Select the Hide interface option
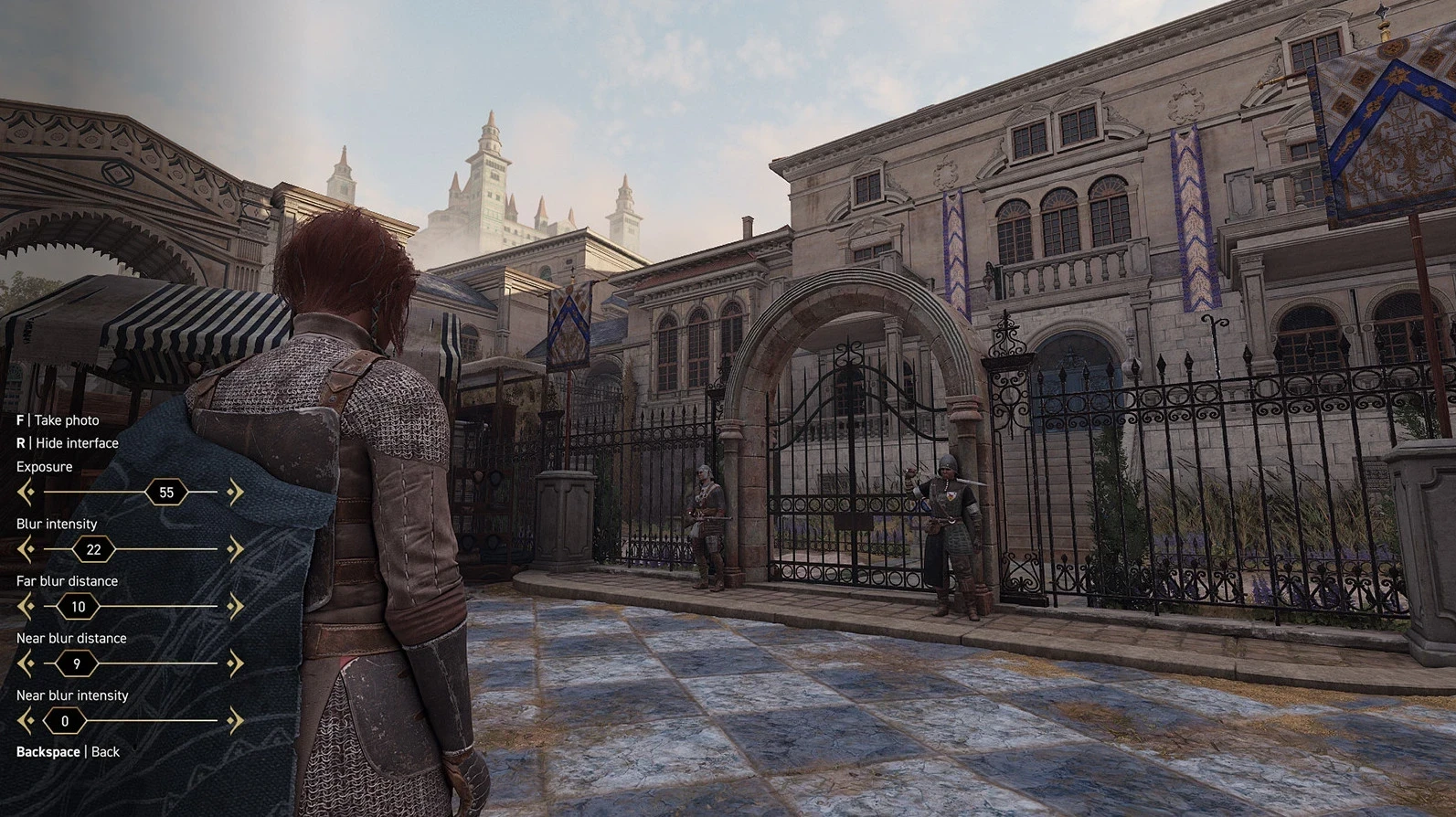 point(68,443)
